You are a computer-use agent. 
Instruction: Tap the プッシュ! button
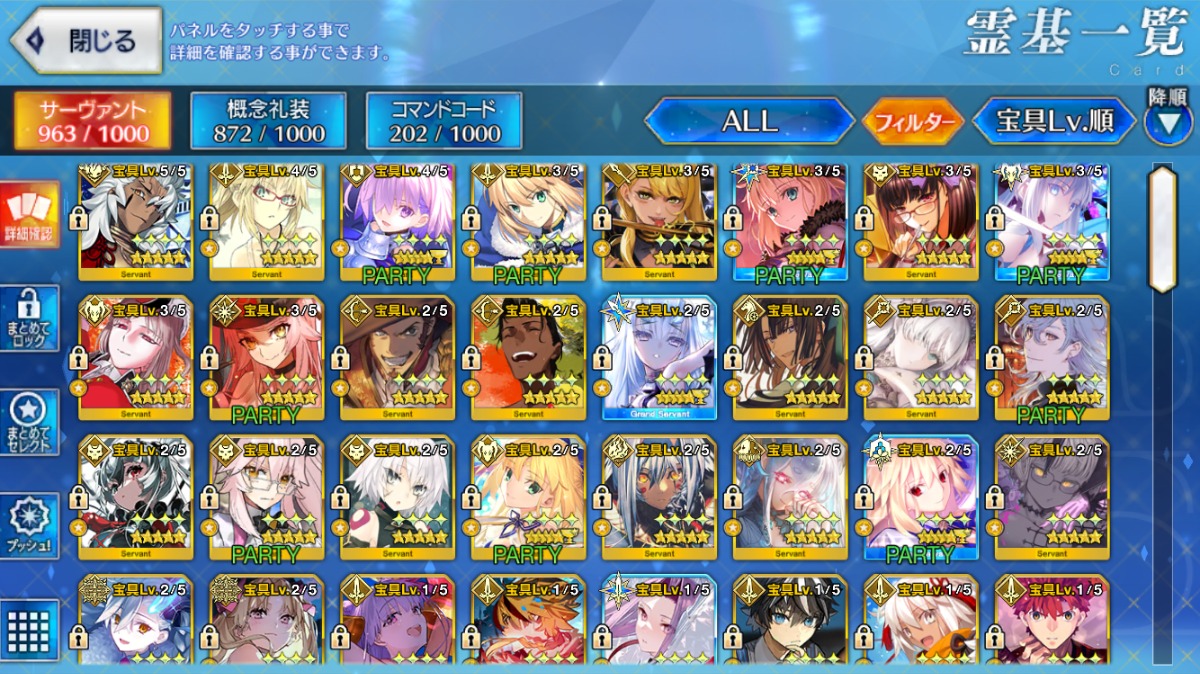(x=29, y=526)
